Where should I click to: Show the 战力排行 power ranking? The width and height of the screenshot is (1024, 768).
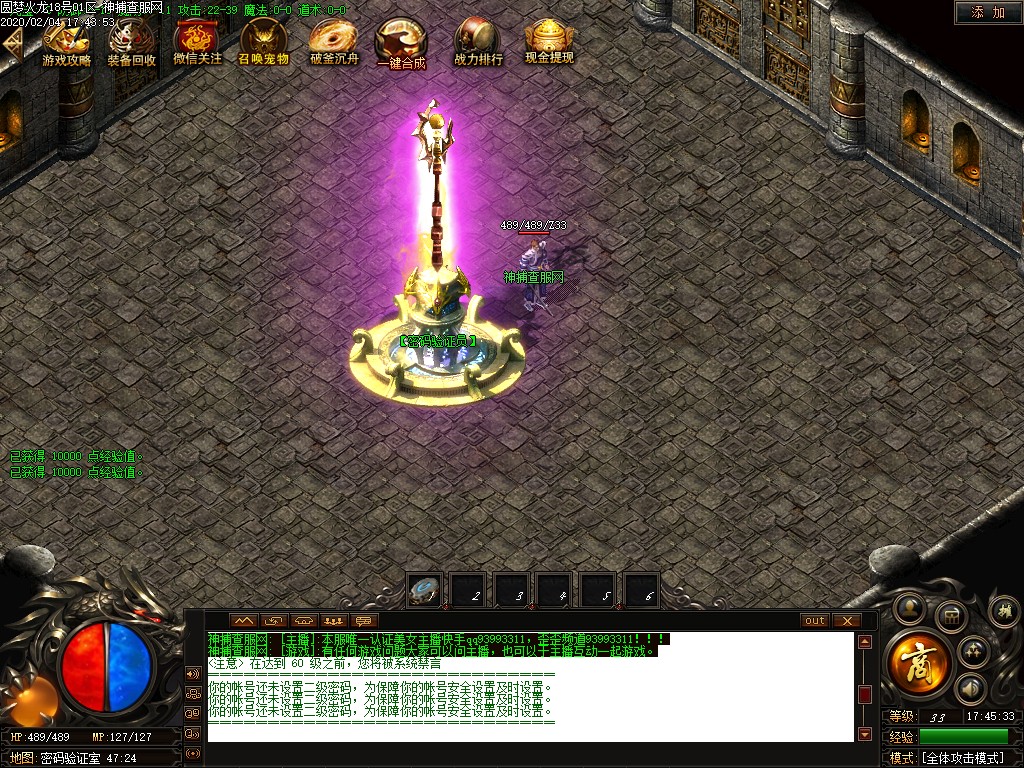click(478, 43)
